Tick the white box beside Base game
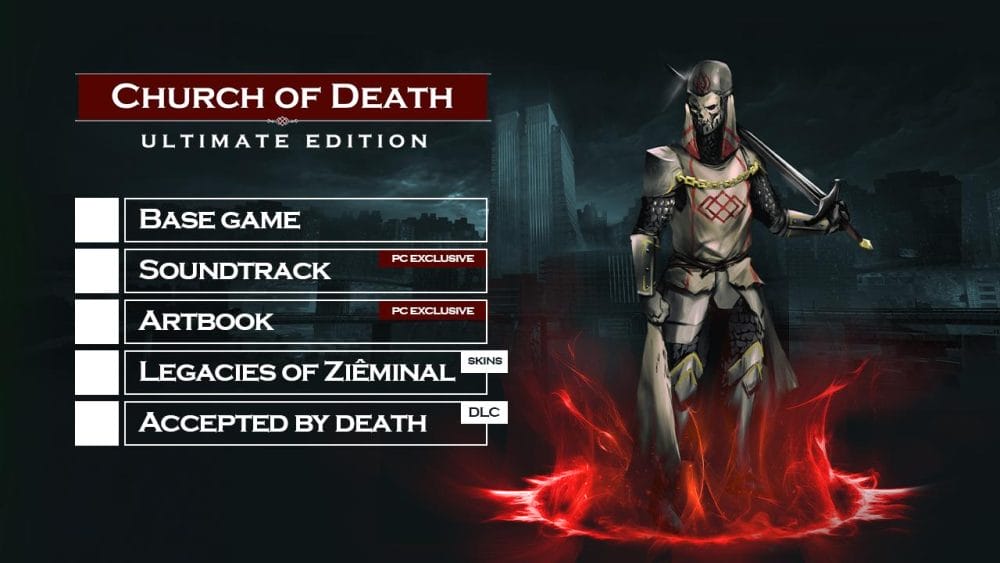This screenshot has height=563, width=1000. (97, 220)
